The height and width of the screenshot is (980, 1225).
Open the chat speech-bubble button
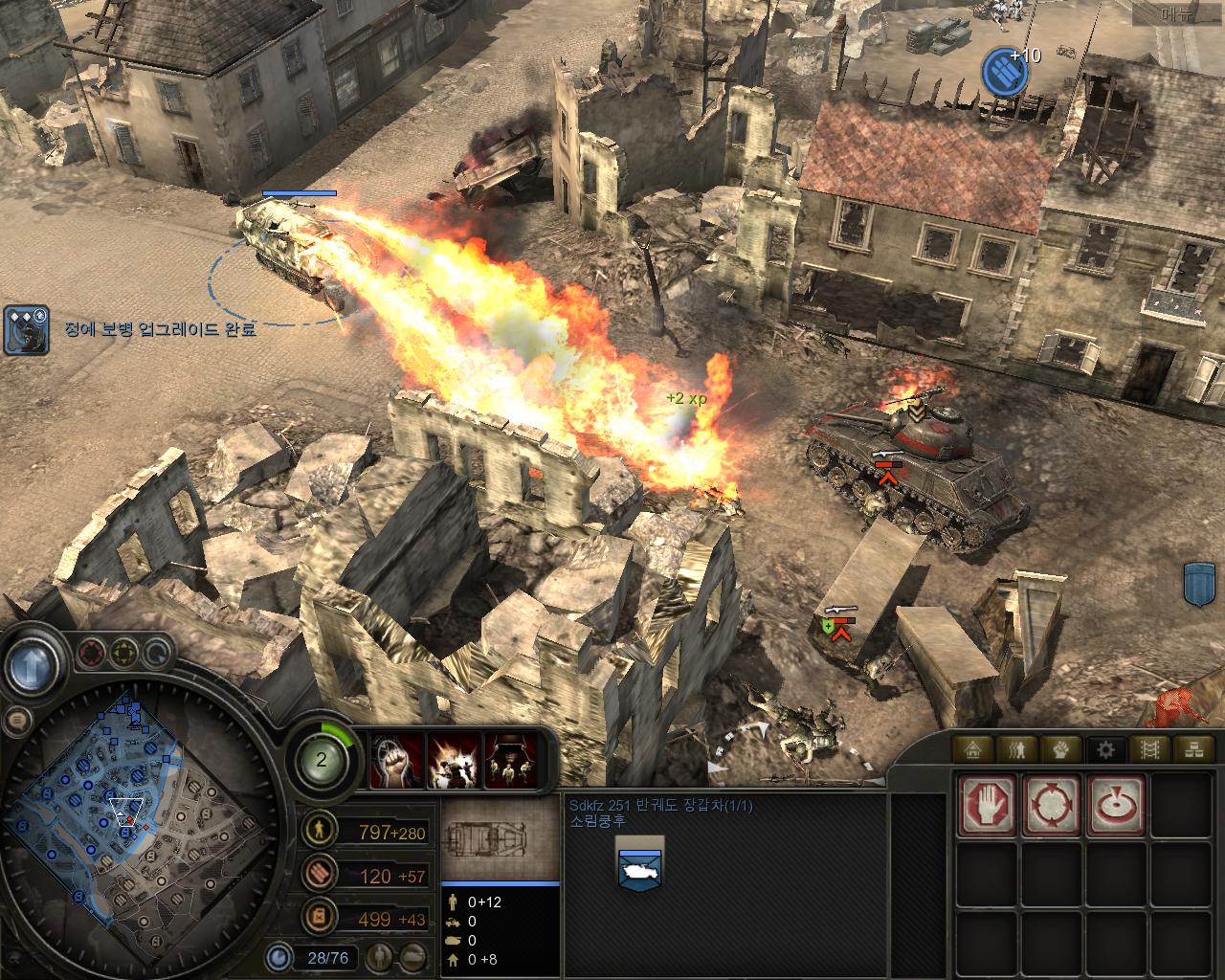[x=16, y=719]
